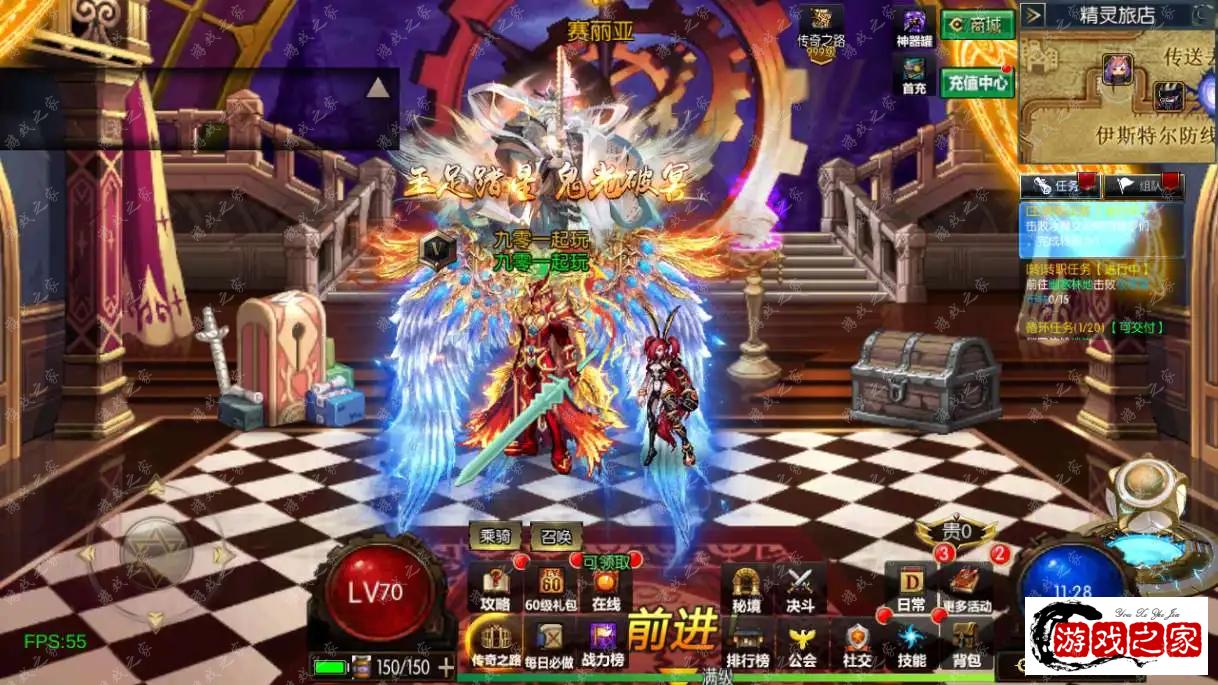Open the 在线 online reward
The height and width of the screenshot is (685, 1218).
coord(606,588)
